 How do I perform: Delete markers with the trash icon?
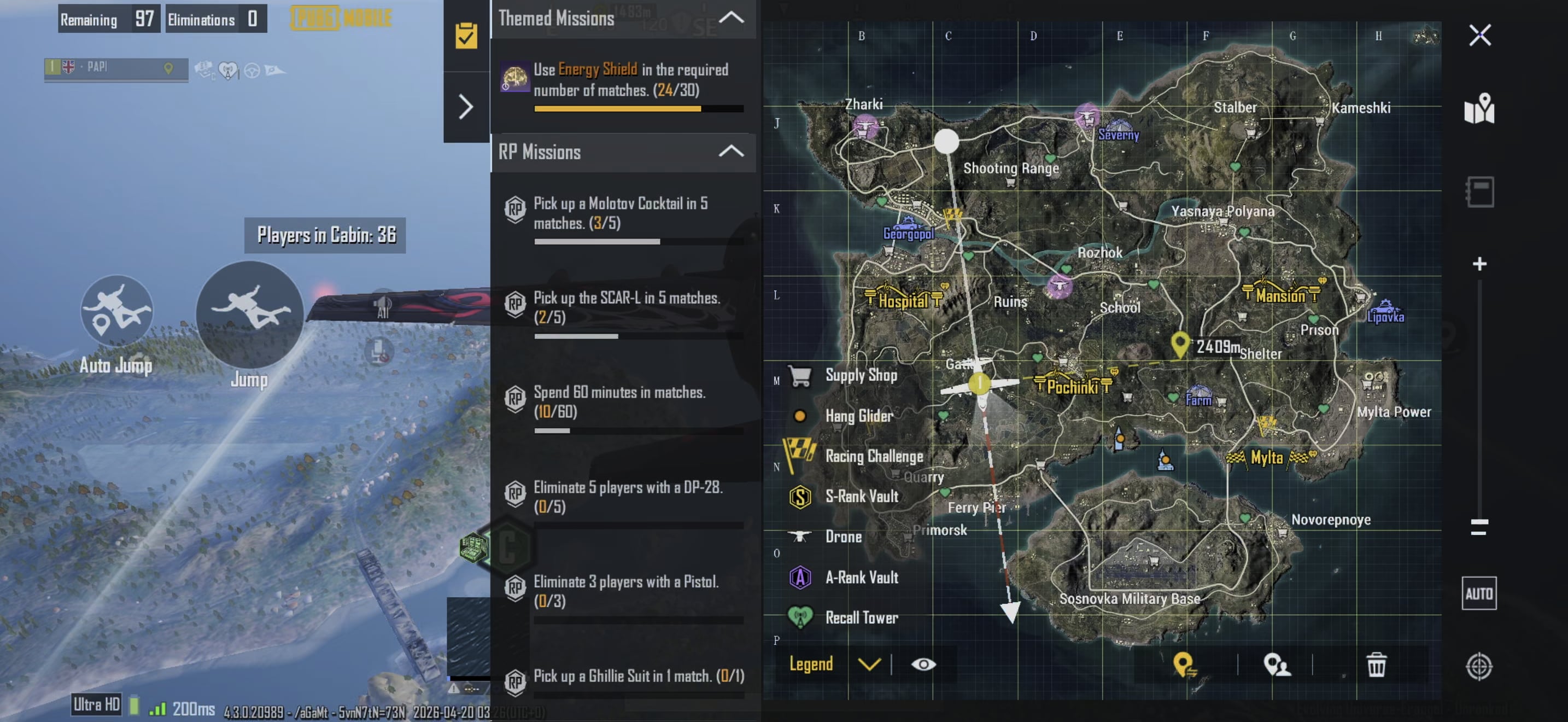coord(1376,665)
